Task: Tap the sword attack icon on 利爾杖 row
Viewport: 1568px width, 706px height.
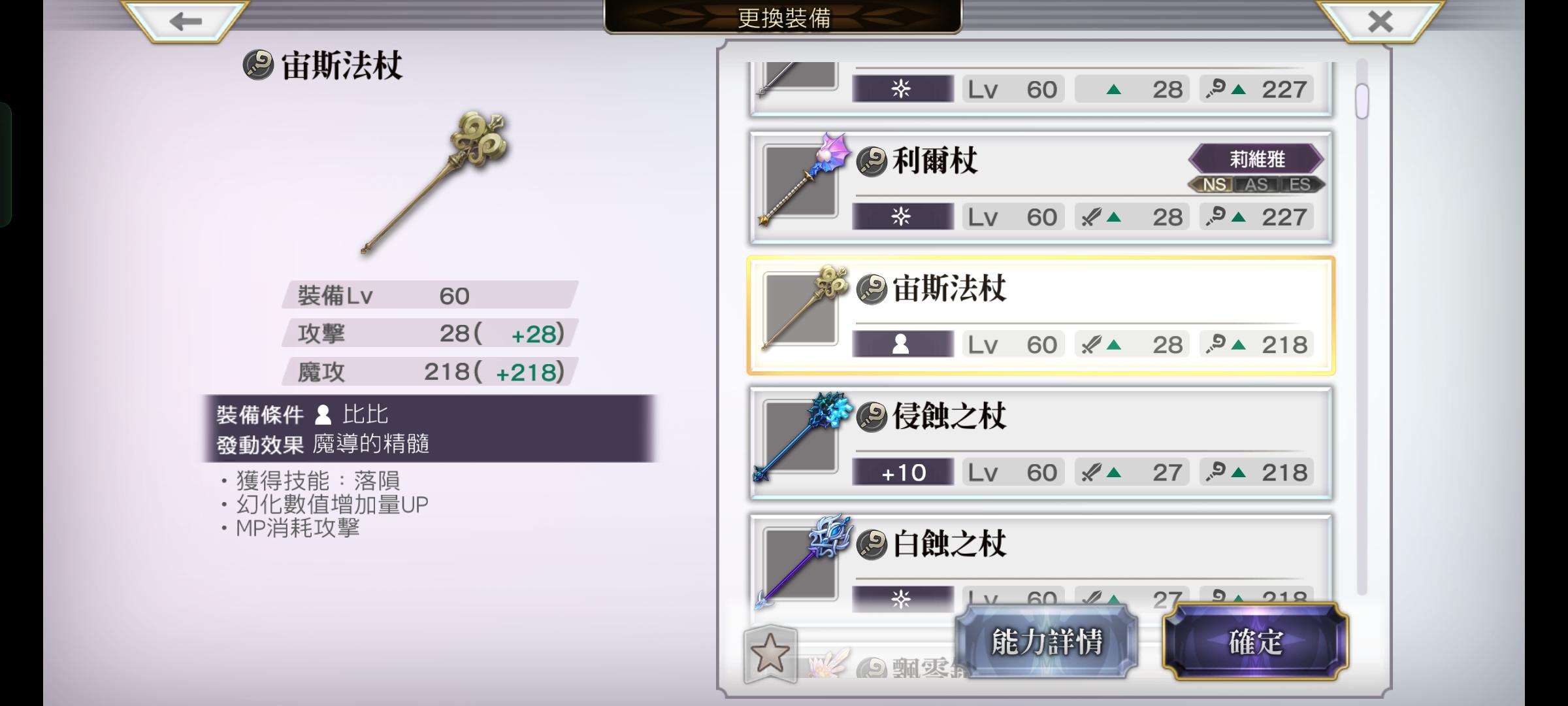Action: click(x=1111, y=216)
